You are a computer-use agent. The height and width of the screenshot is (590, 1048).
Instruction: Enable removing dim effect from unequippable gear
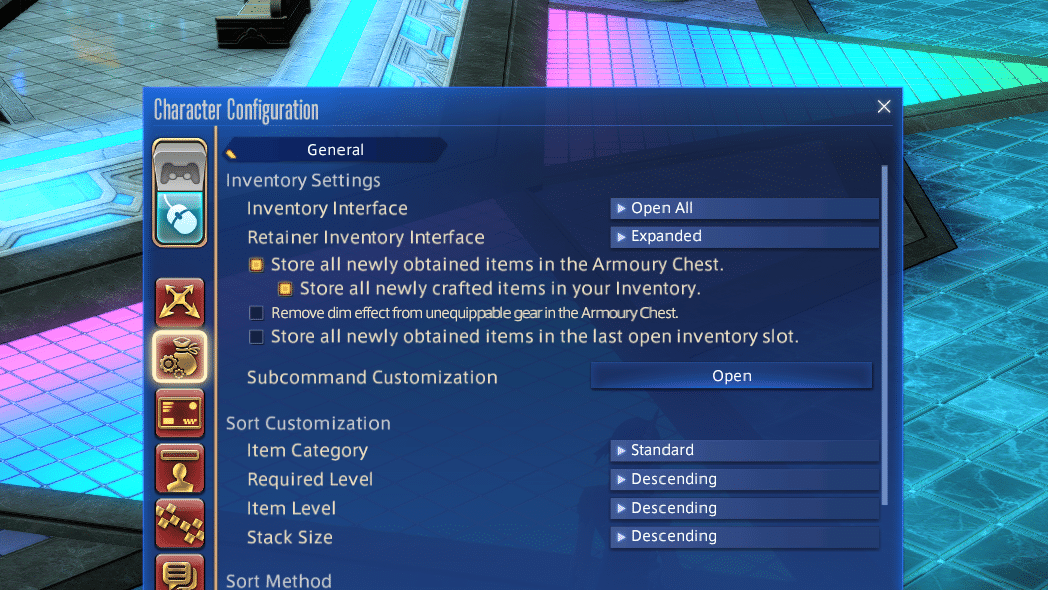(x=256, y=313)
